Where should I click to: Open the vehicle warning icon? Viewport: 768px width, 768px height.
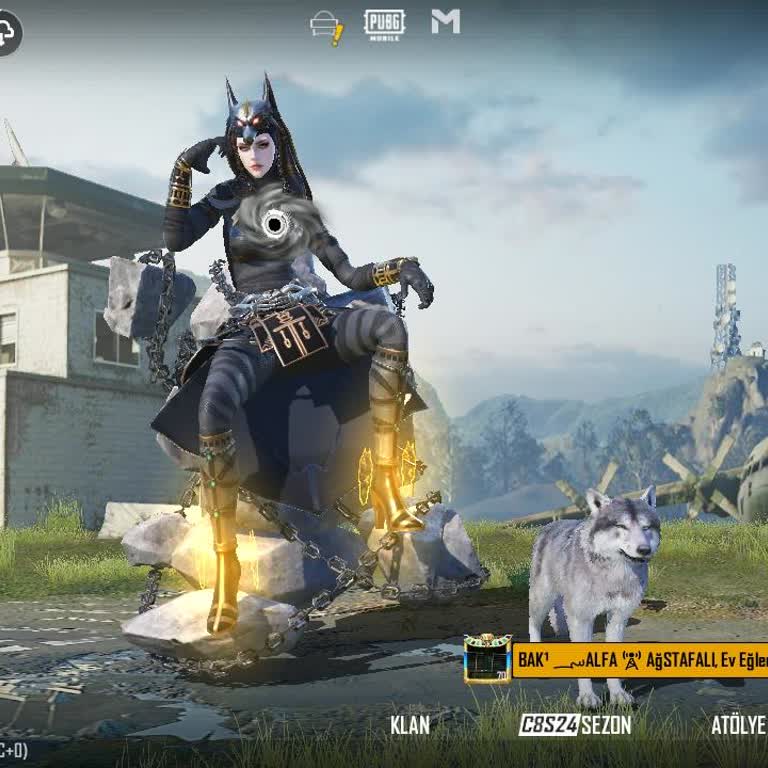[x=327, y=27]
